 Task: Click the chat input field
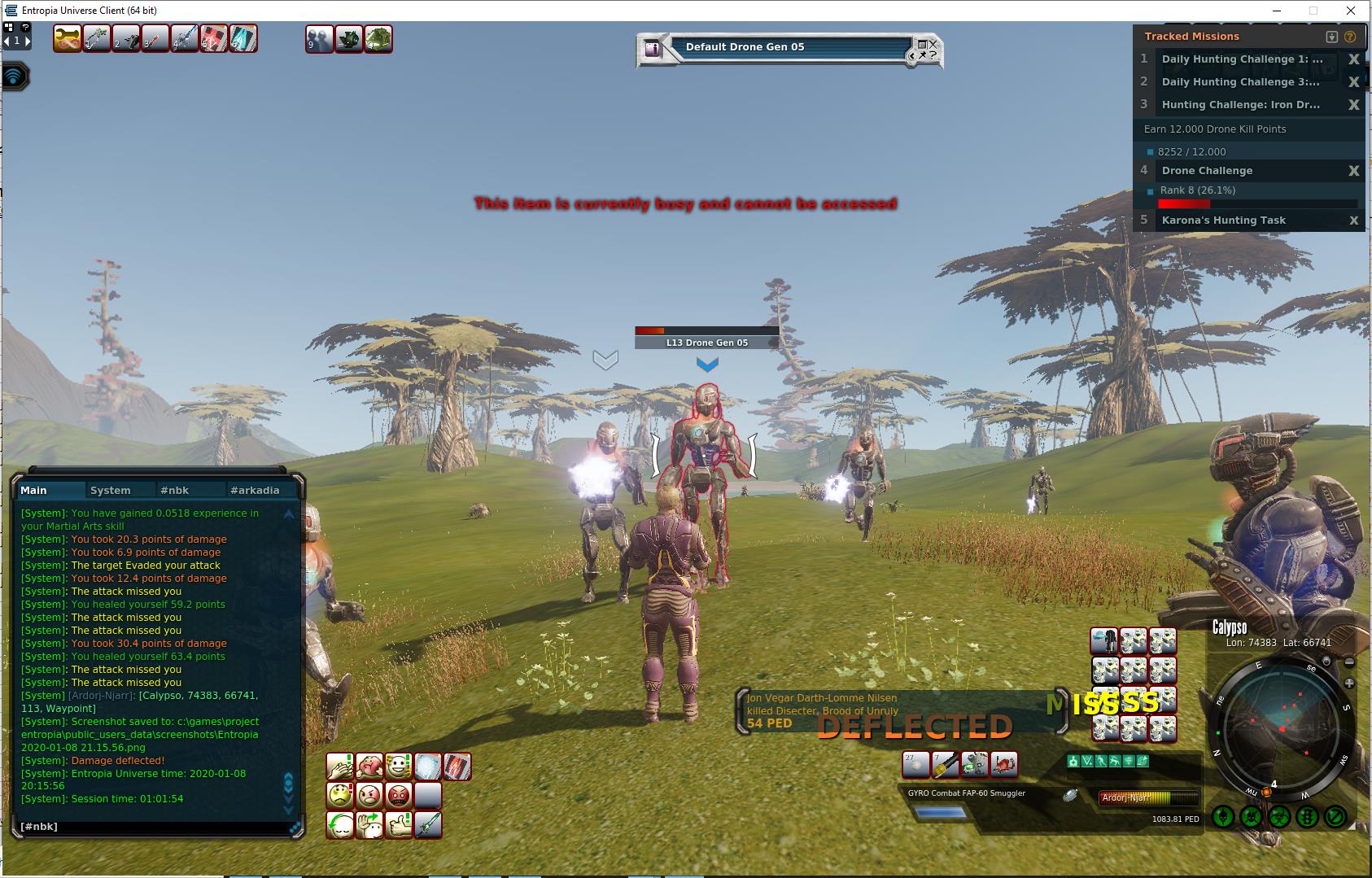[x=155, y=826]
